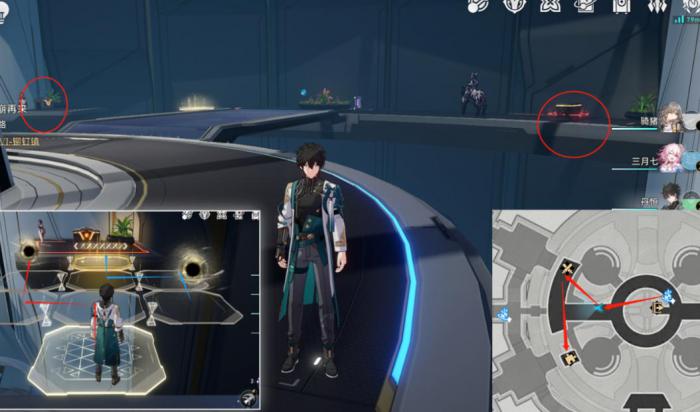The image size is (700, 412).
Task: Open the tracked mission objective text
Action: click(x=14, y=109)
